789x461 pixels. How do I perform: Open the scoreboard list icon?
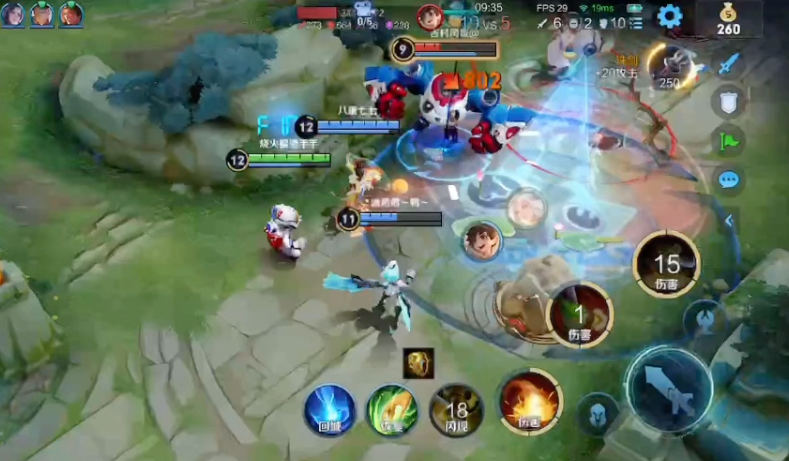pyautogui.click(x=635, y=23)
